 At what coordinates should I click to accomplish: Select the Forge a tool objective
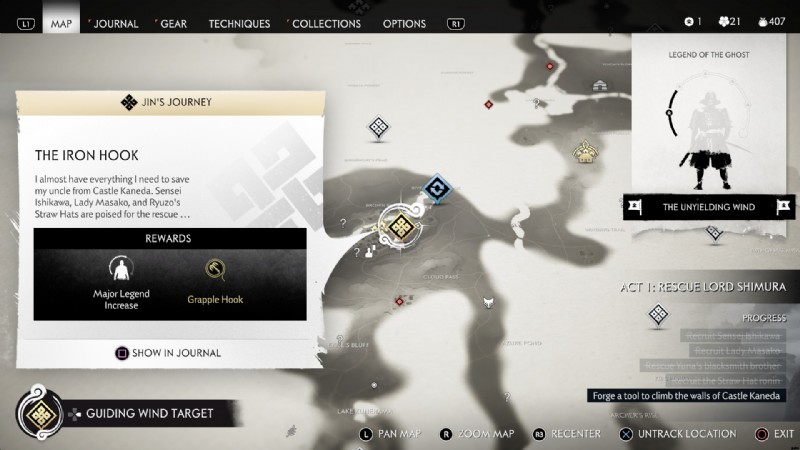click(686, 396)
